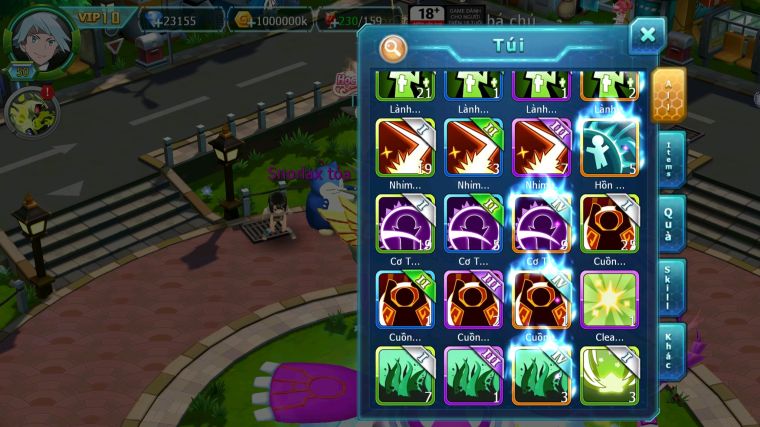This screenshot has width=760, height=427.
Task: Close the Túi bag window
Action: click(647, 36)
